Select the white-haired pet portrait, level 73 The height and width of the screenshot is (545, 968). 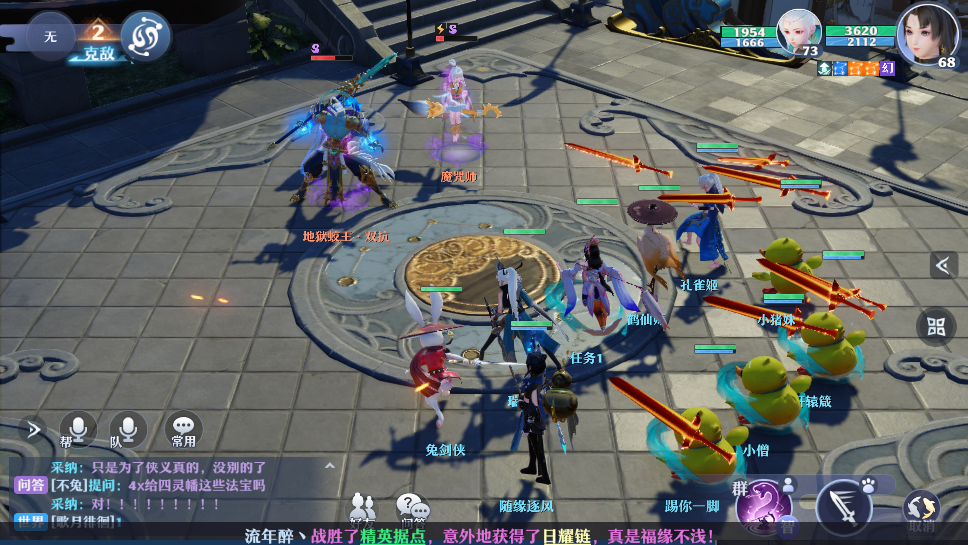click(798, 32)
